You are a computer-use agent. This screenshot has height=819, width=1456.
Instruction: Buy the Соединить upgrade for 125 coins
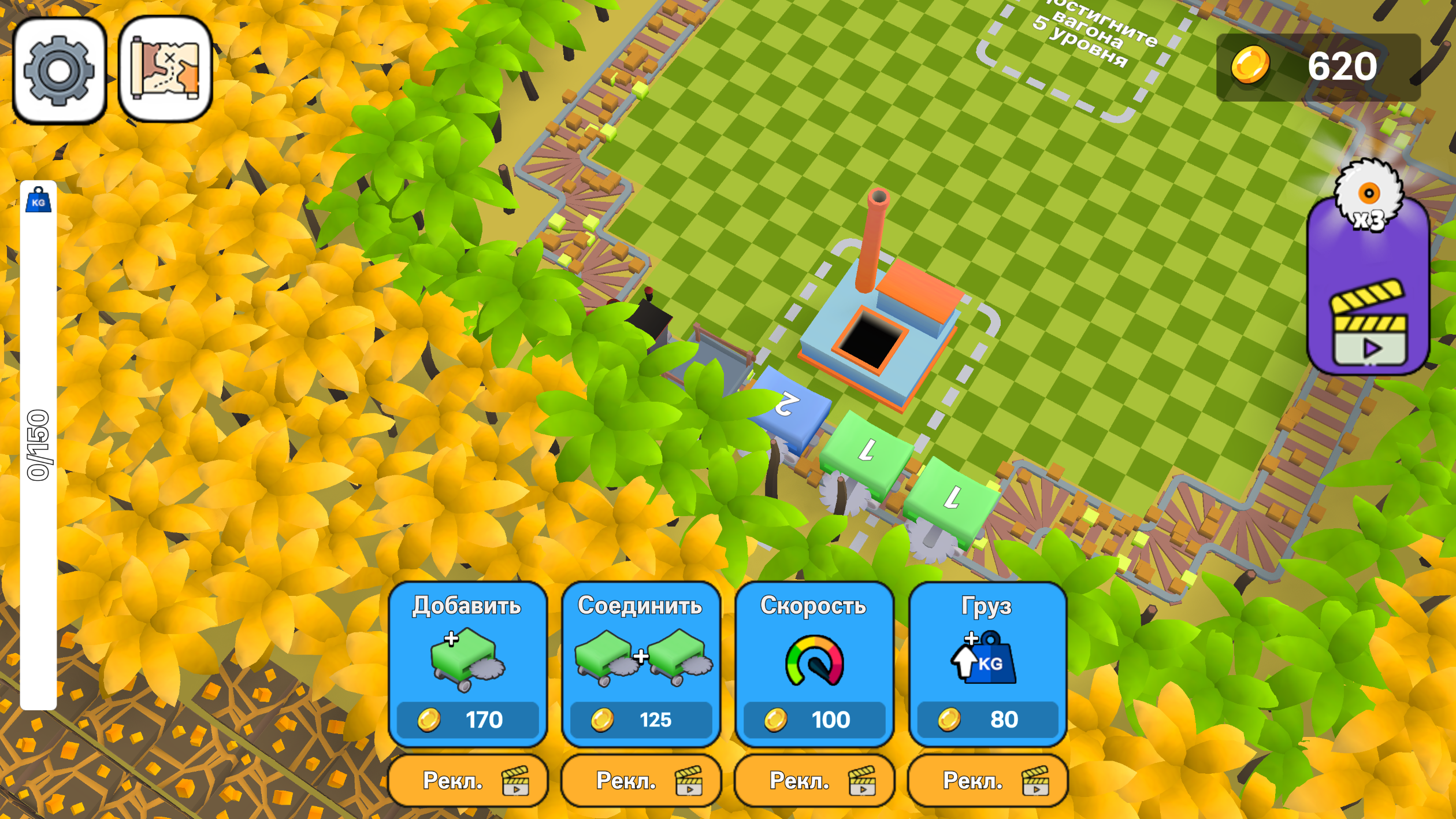[641, 720]
